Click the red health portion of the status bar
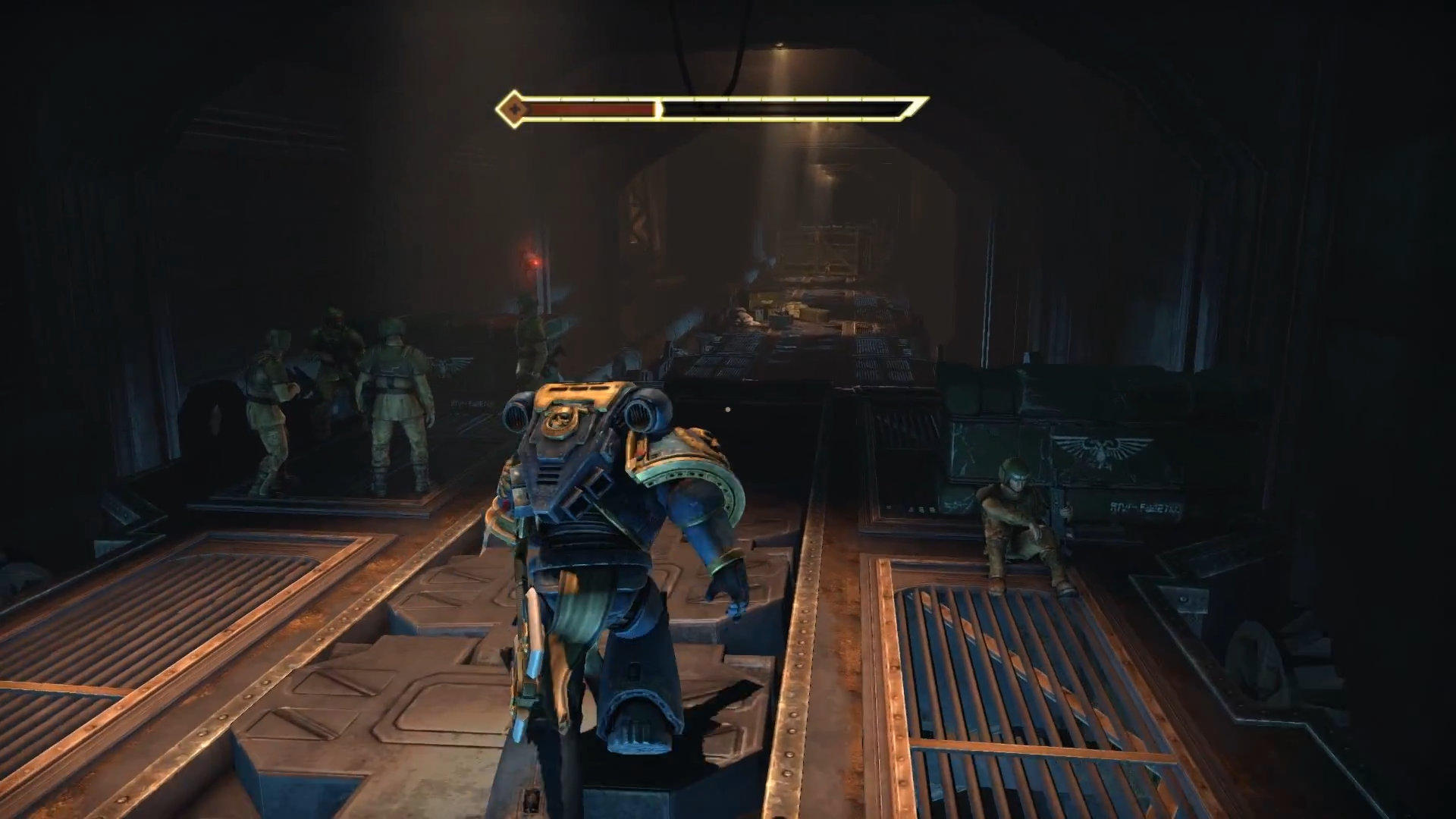This screenshot has width=1456, height=819. click(x=591, y=110)
